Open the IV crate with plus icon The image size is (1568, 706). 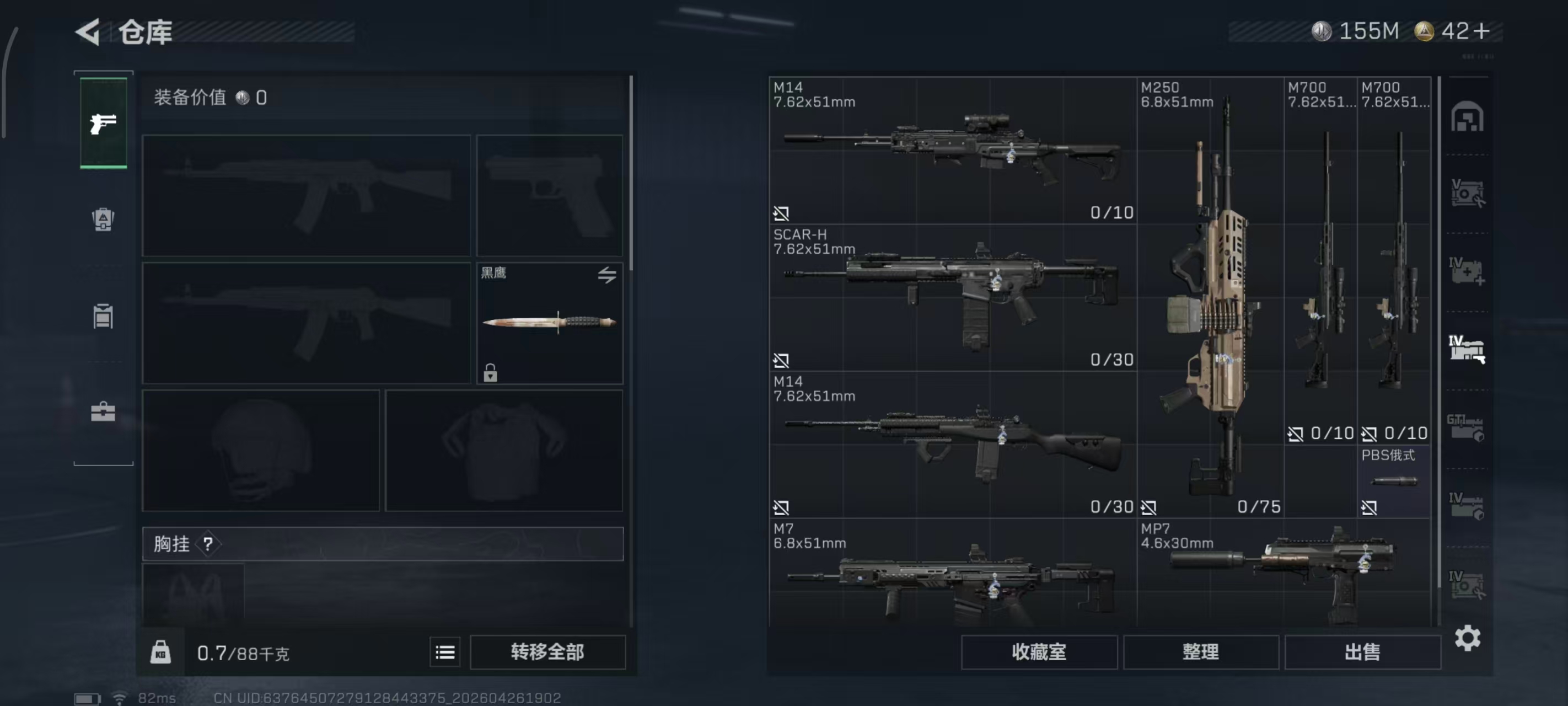coord(1468,271)
